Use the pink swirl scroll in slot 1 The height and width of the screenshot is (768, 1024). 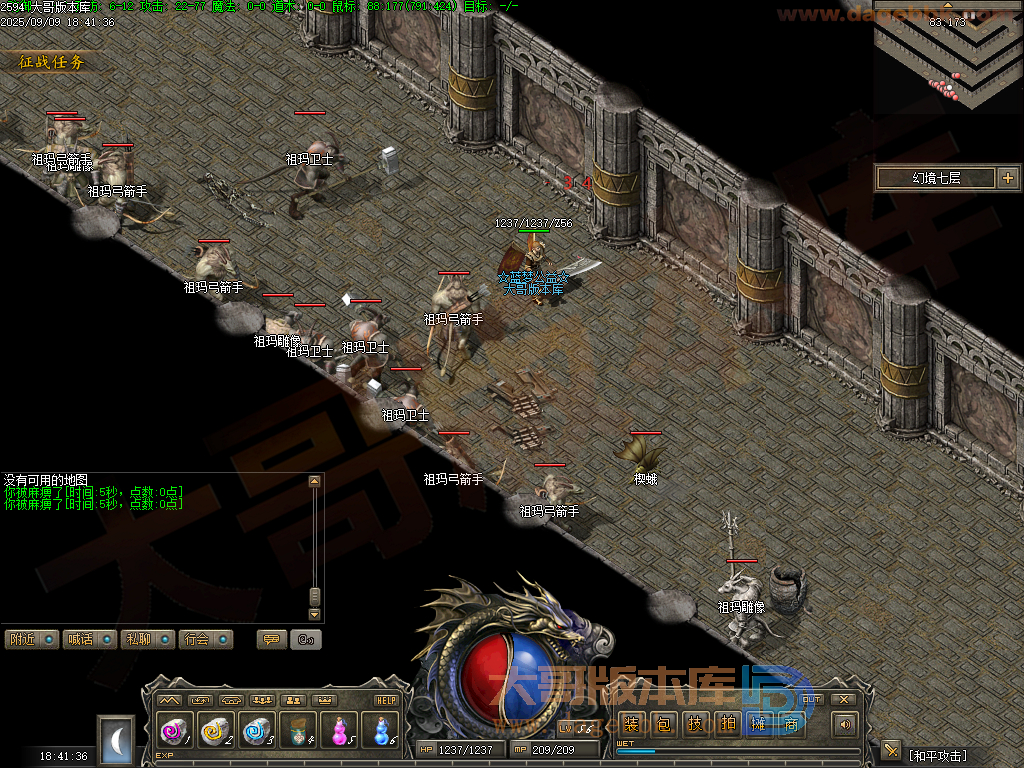coord(174,731)
